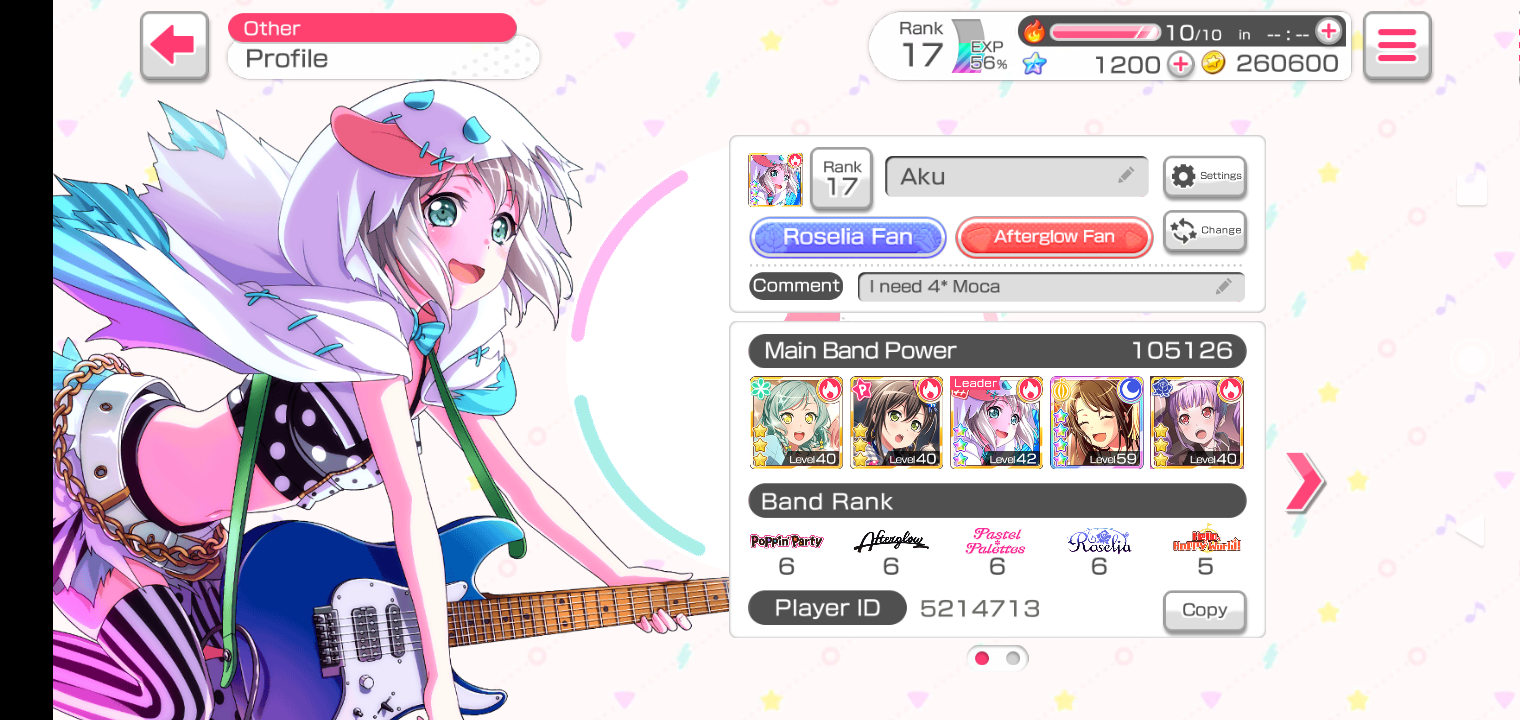Edit the comment 'I need 4* Moca'

pos(1050,287)
